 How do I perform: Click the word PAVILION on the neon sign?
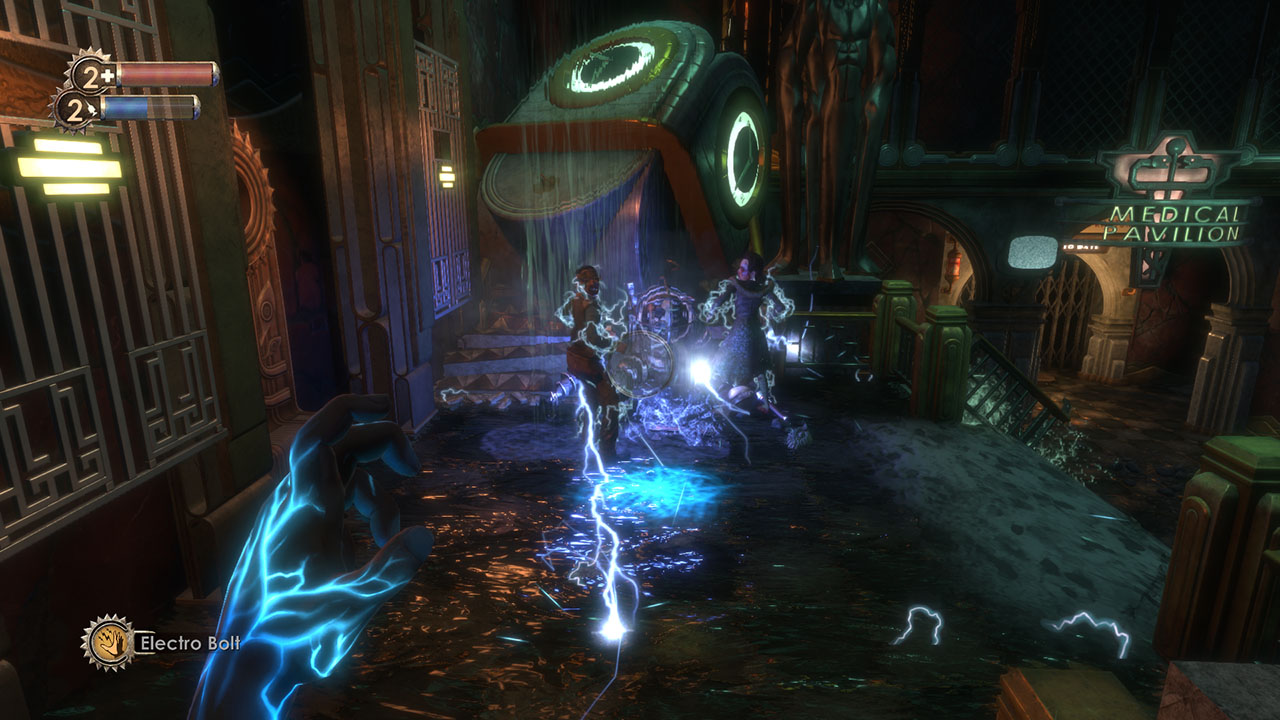coord(1171,233)
